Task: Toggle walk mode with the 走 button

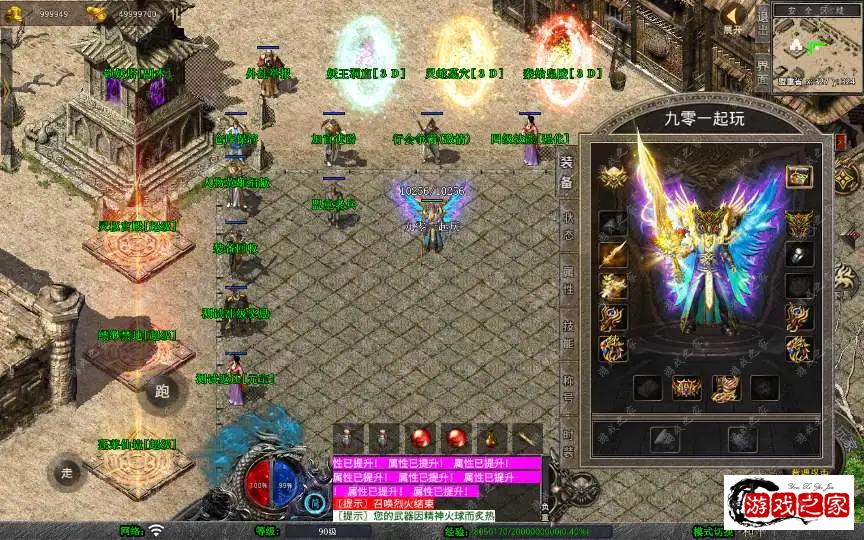Action: click(67, 471)
